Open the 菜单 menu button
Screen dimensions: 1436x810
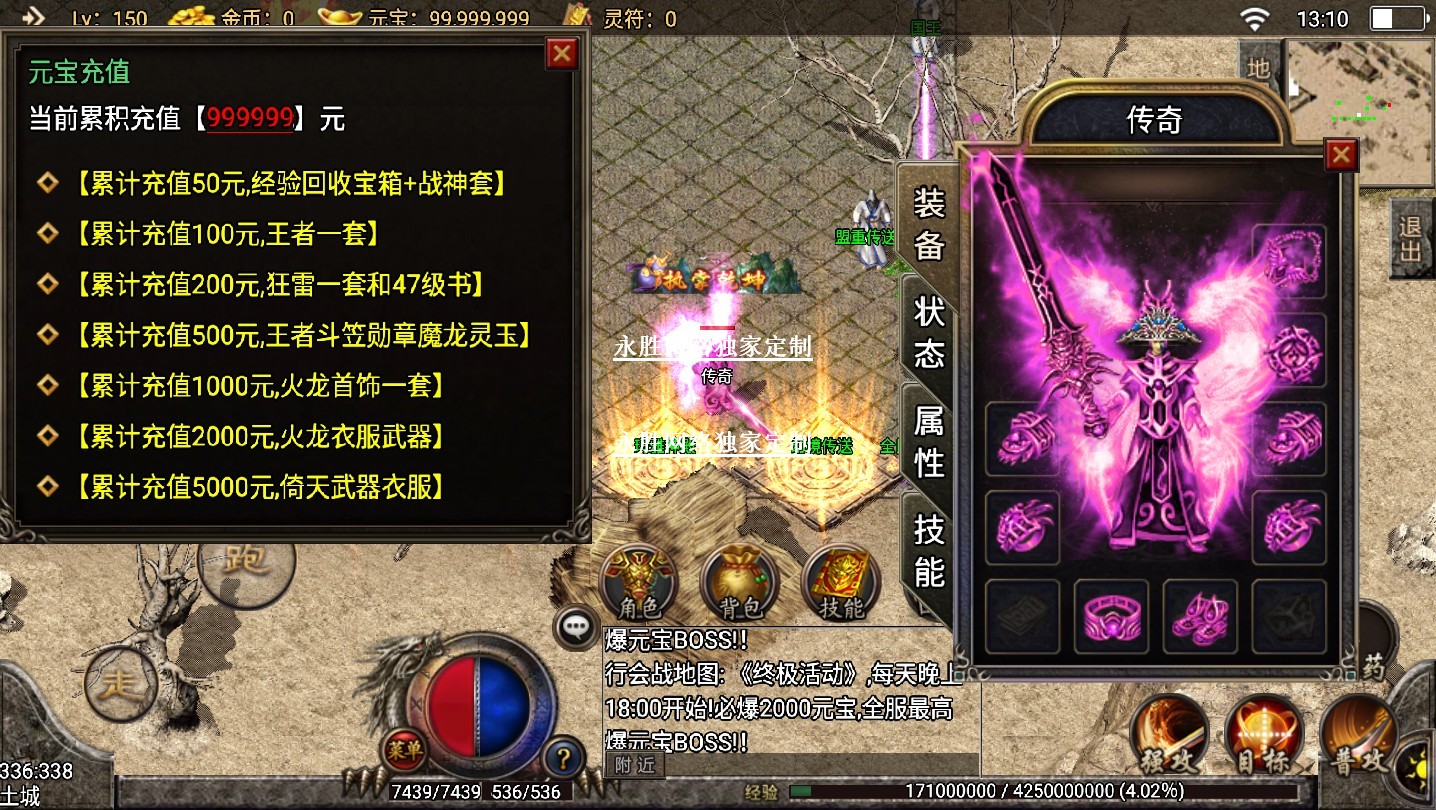404,748
